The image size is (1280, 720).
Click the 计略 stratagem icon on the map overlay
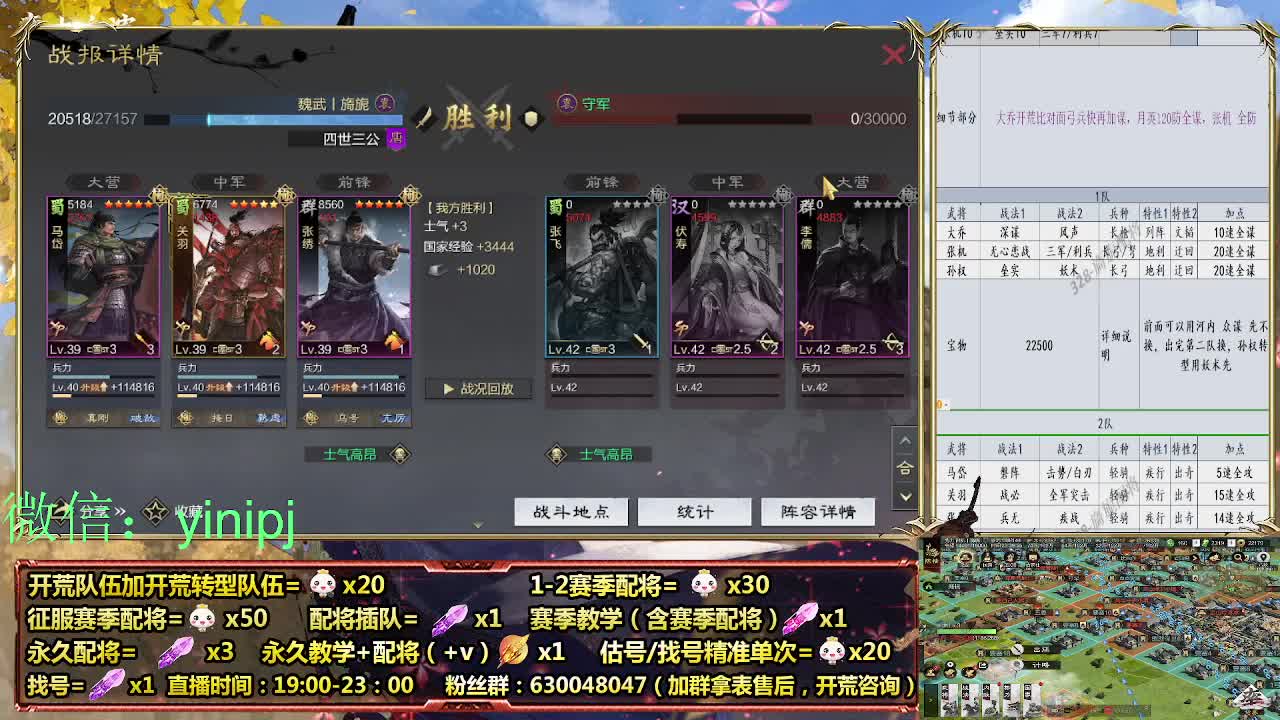[1017, 664]
